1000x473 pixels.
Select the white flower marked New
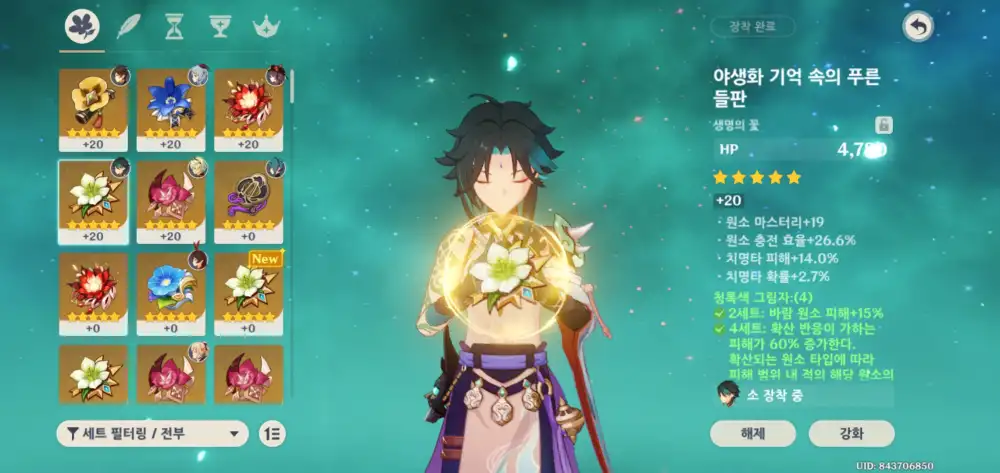point(249,292)
